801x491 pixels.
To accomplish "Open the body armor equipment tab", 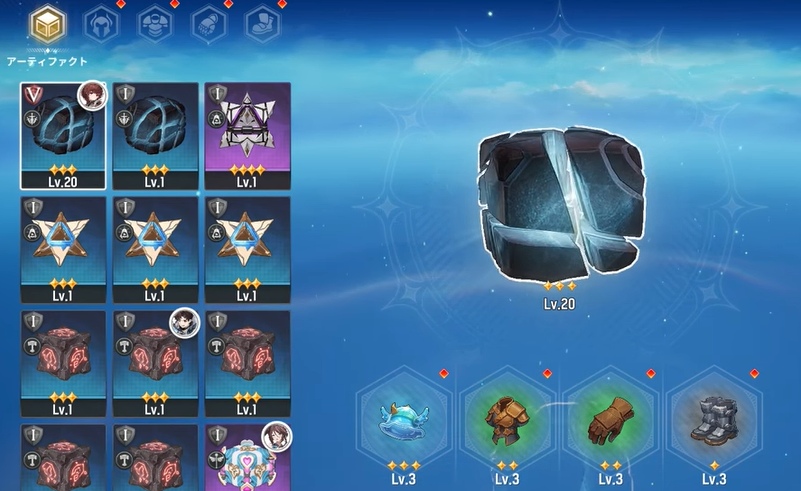I will (x=154, y=23).
